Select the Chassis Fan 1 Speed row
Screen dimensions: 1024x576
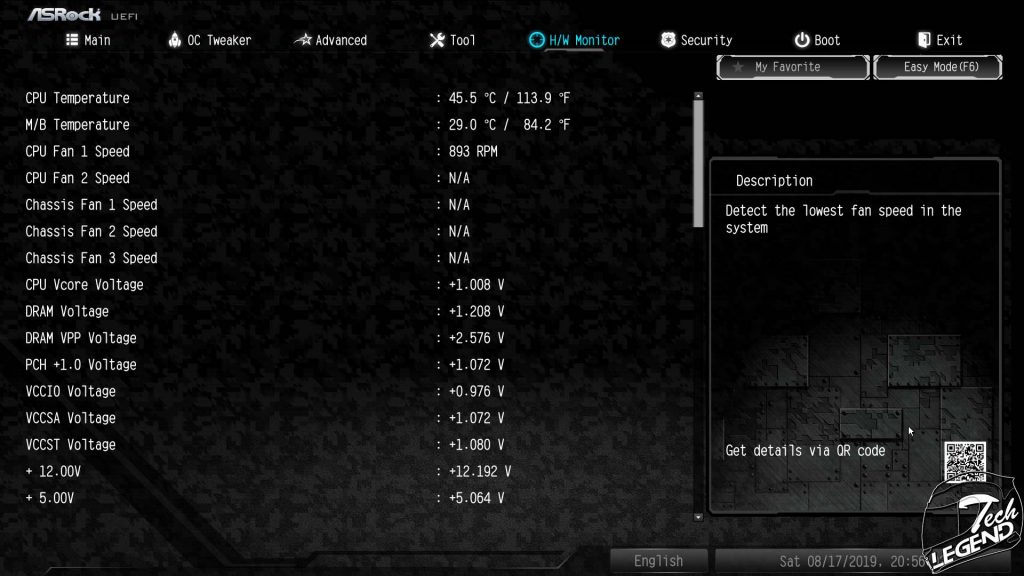tap(91, 205)
